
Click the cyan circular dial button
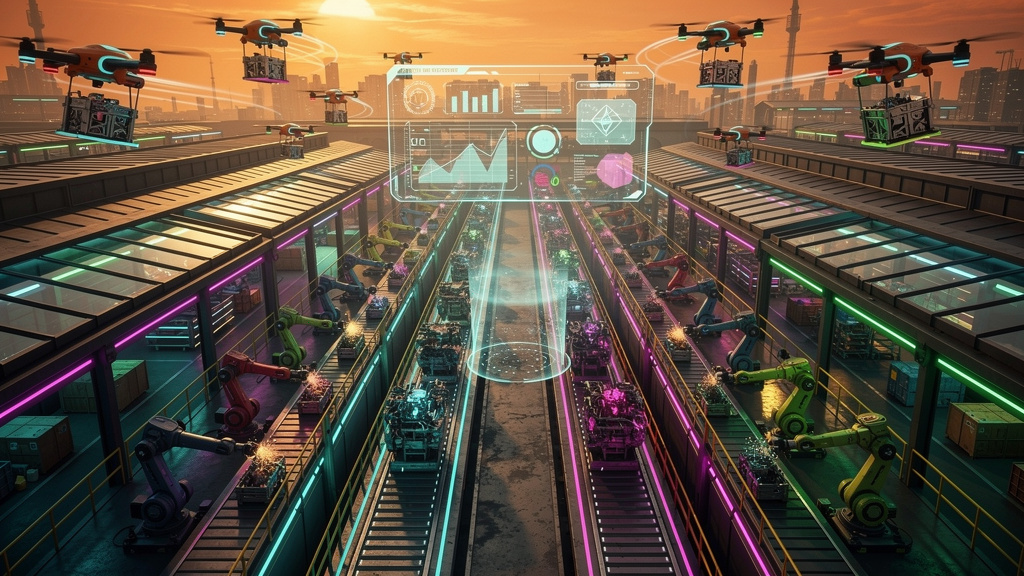coord(543,141)
